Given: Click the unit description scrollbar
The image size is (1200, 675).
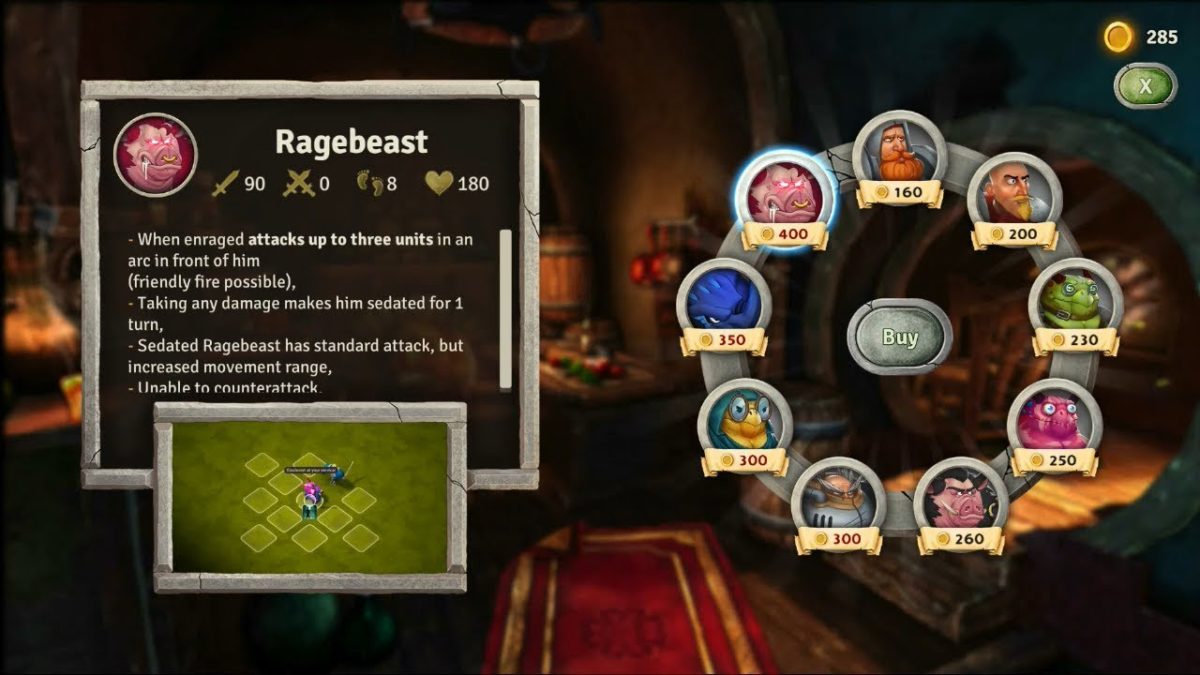Looking at the screenshot, I should coord(505,308).
